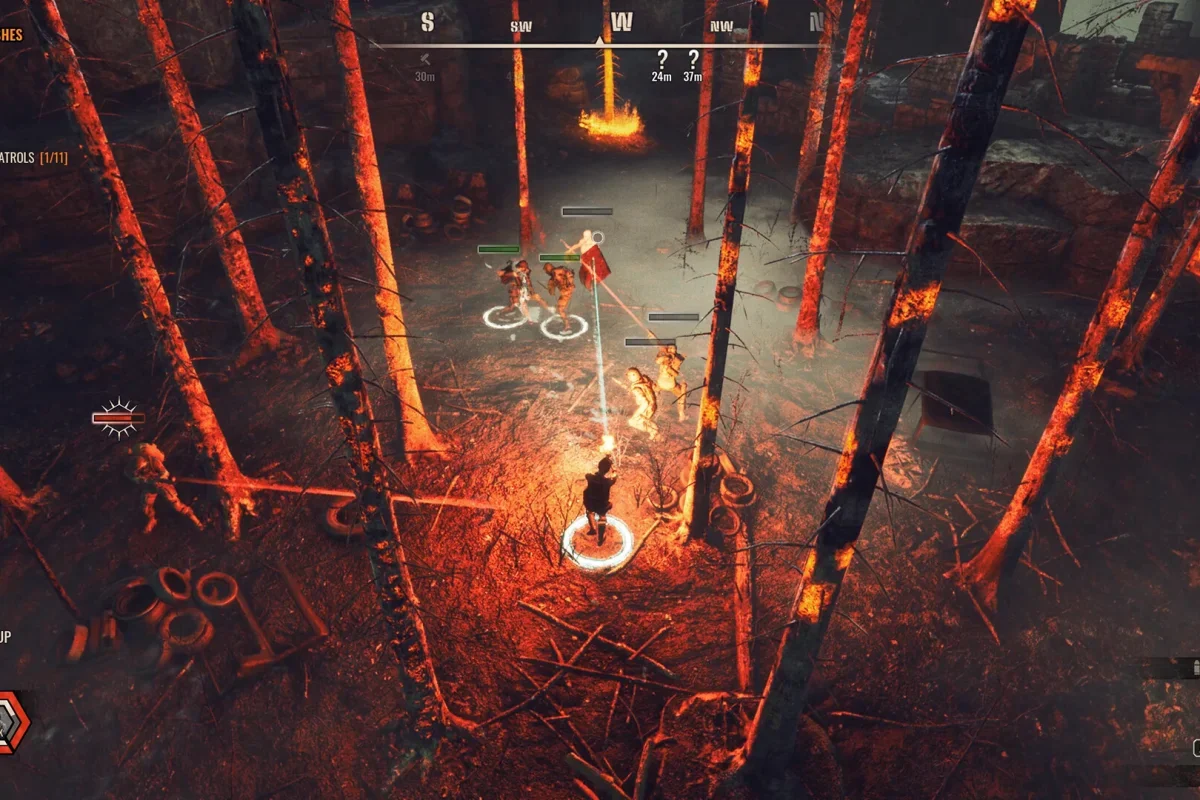1200x800 pixels.
Task: Click the question mark marker at 37m
Action: pos(692,59)
